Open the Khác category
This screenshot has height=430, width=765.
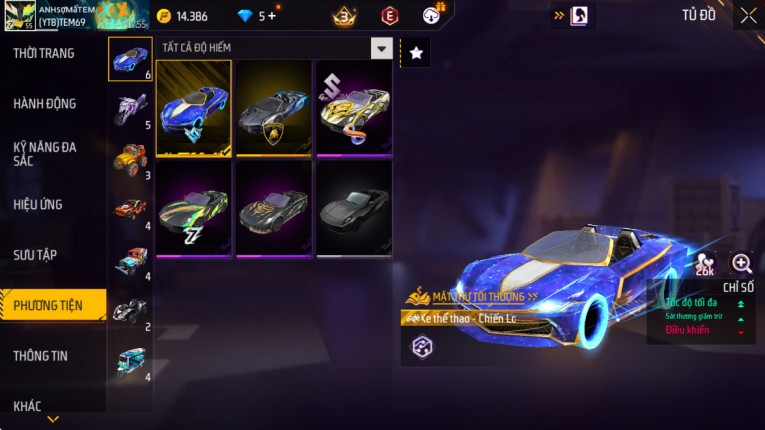pos(27,405)
